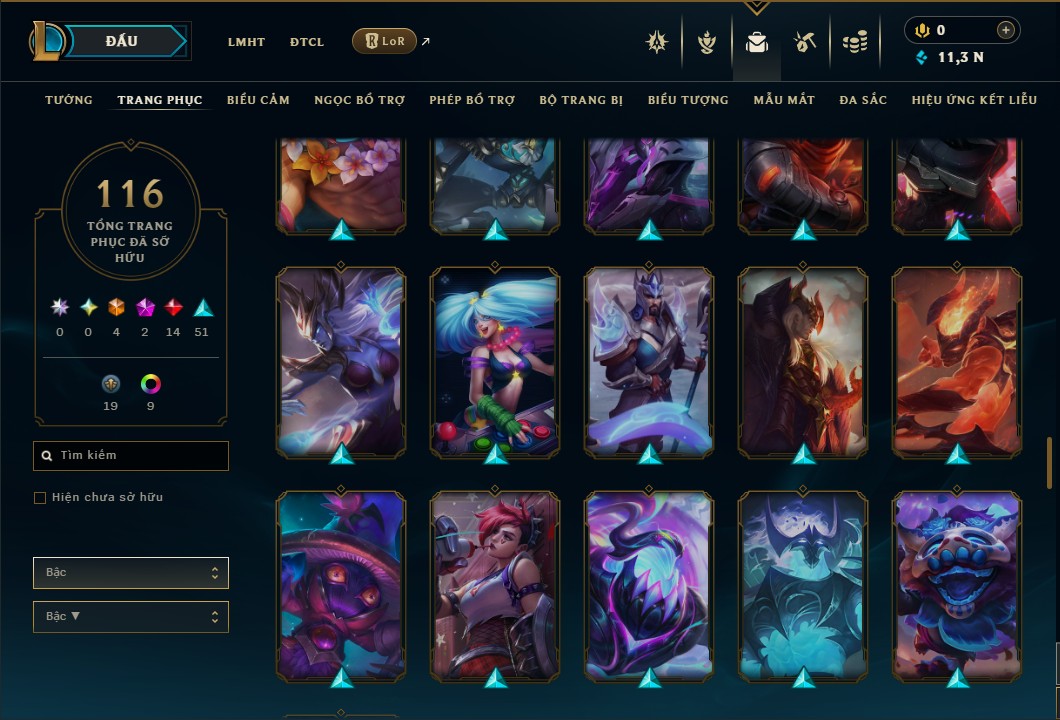Screen dimensions: 1060x720
Task: Add currency with the plus button
Action: (1006, 30)
